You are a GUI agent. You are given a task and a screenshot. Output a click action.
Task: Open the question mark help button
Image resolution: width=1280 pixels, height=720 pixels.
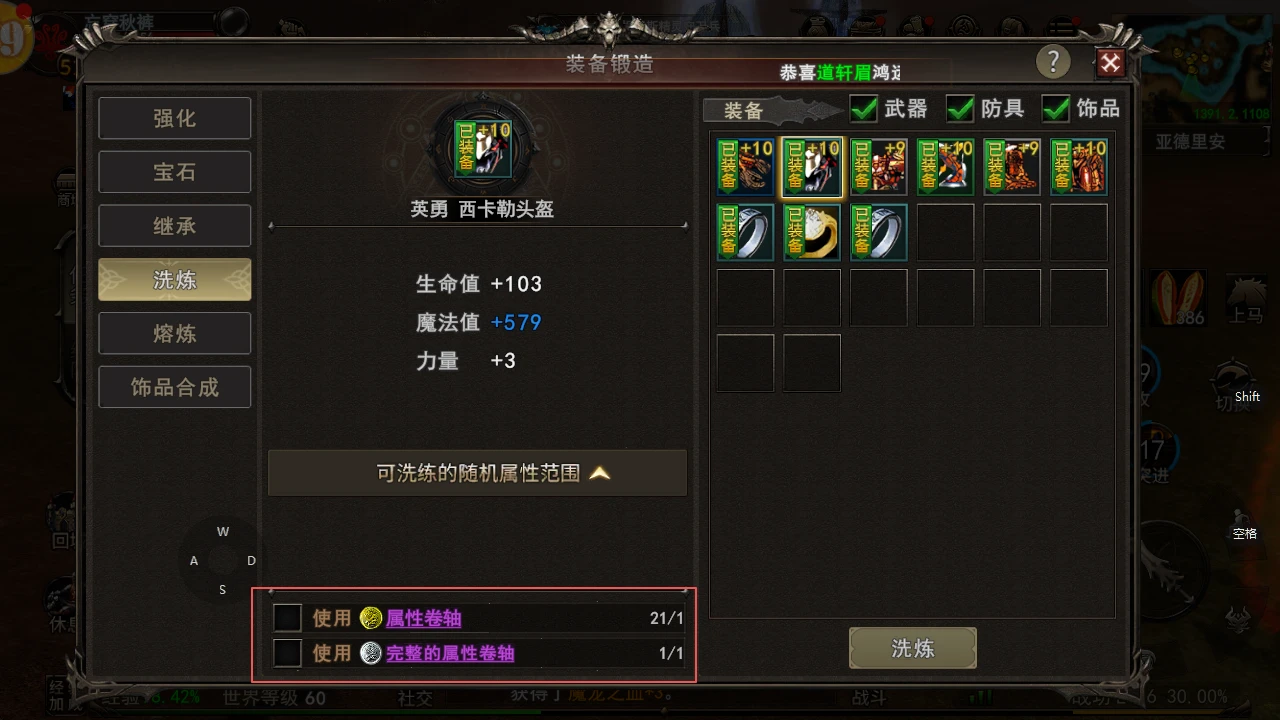pyautogui.click(x=1053, y=62)
